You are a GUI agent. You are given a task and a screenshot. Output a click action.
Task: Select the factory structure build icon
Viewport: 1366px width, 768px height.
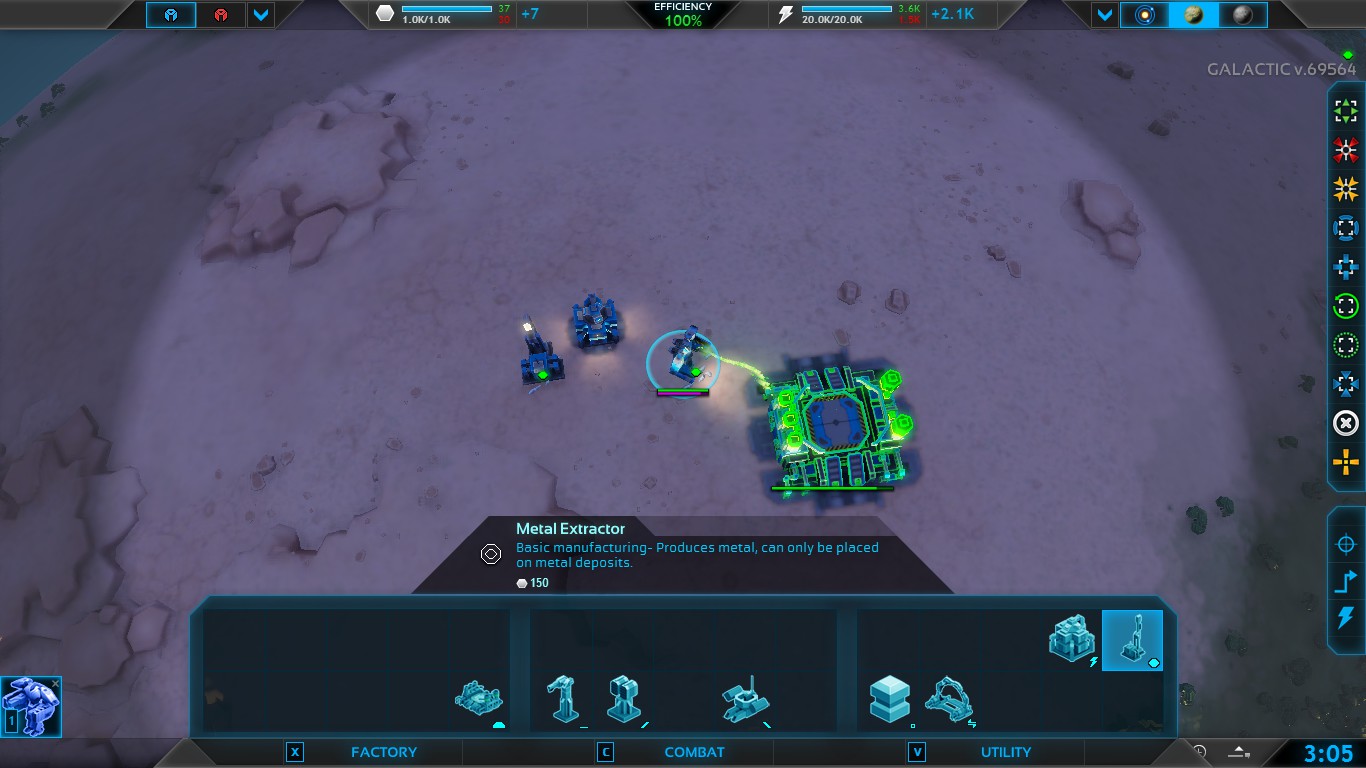[478, 698]
